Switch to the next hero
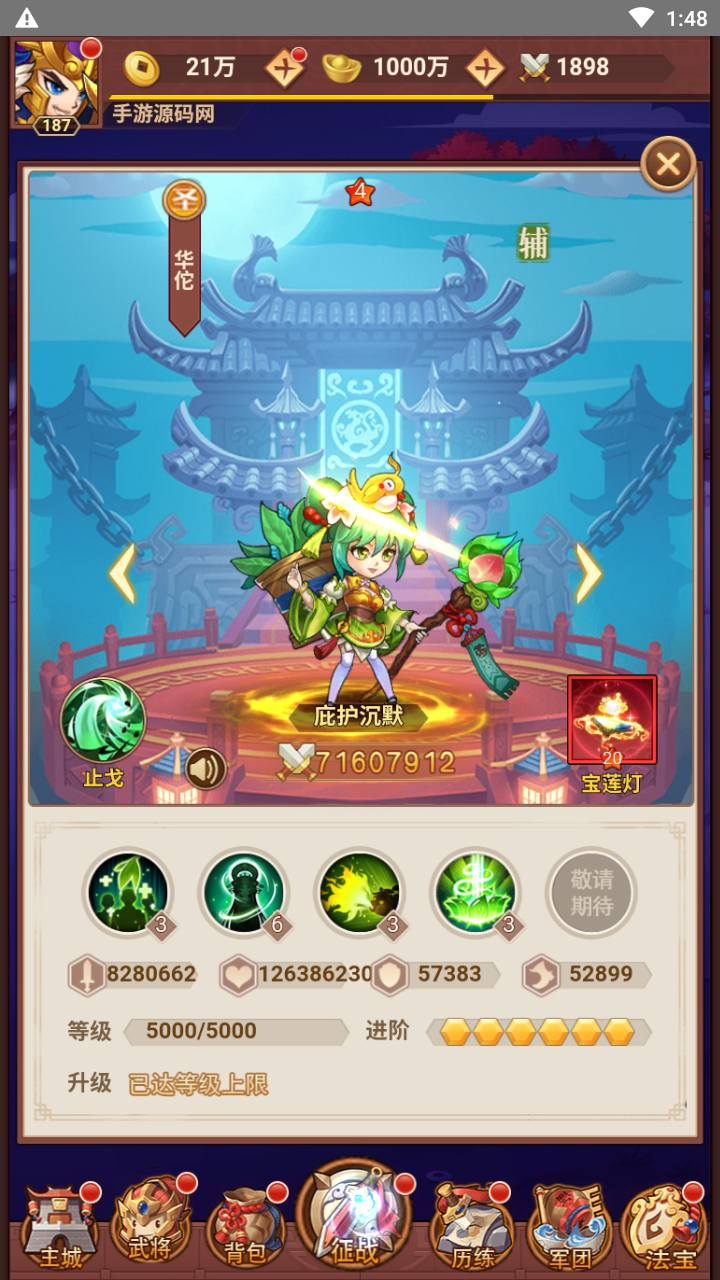This screenshot has width=720, height=1280. point(588,573)
